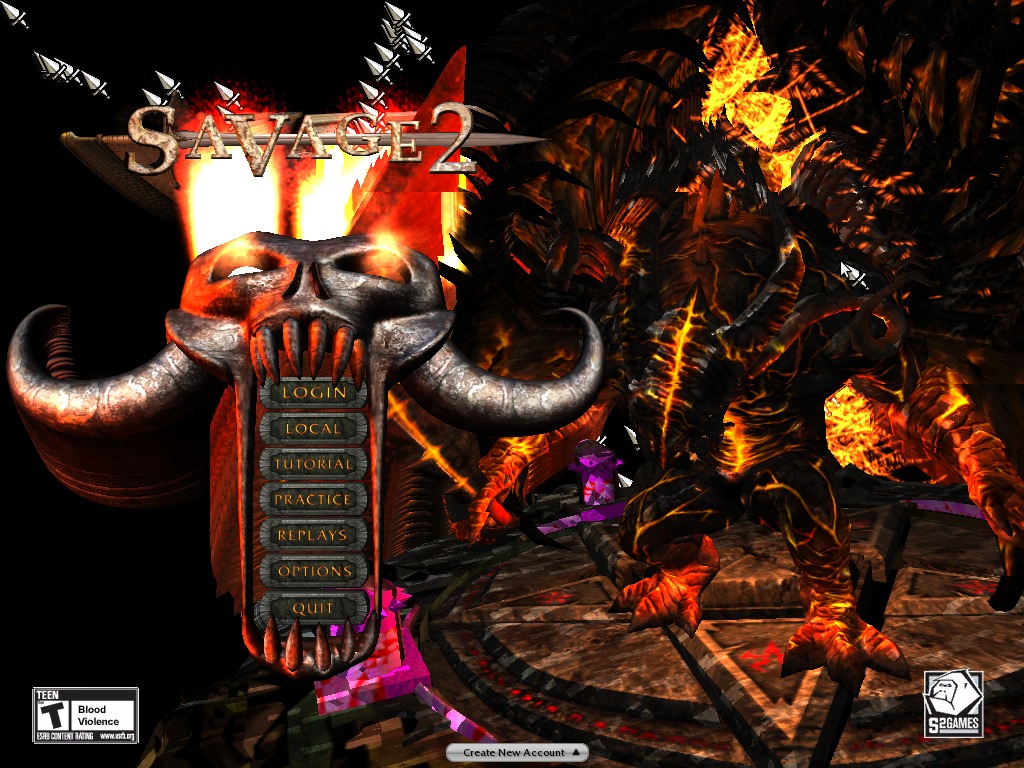Open the Options menu
Screen dimensions: 1024x768
point(314,571)
